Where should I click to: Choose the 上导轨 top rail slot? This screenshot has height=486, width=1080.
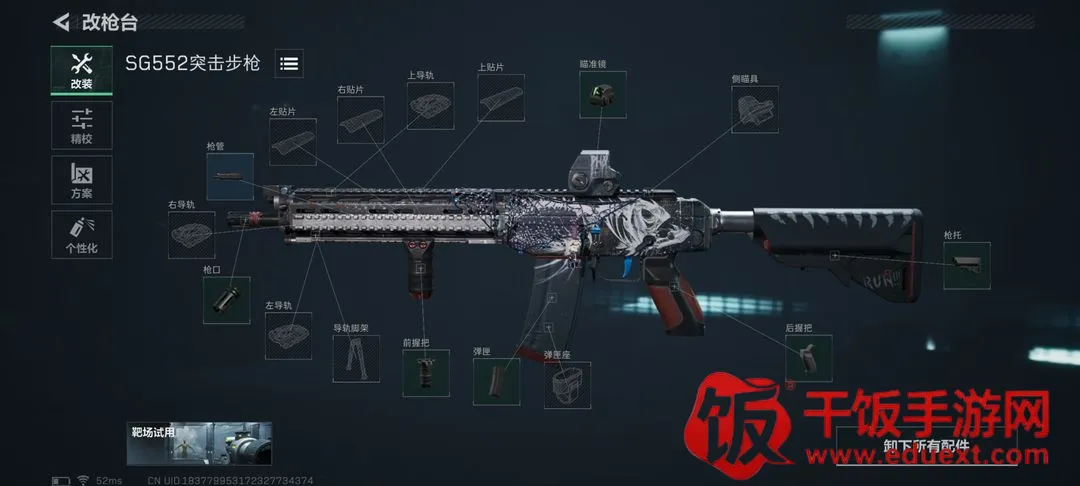[x=430, y=106]
